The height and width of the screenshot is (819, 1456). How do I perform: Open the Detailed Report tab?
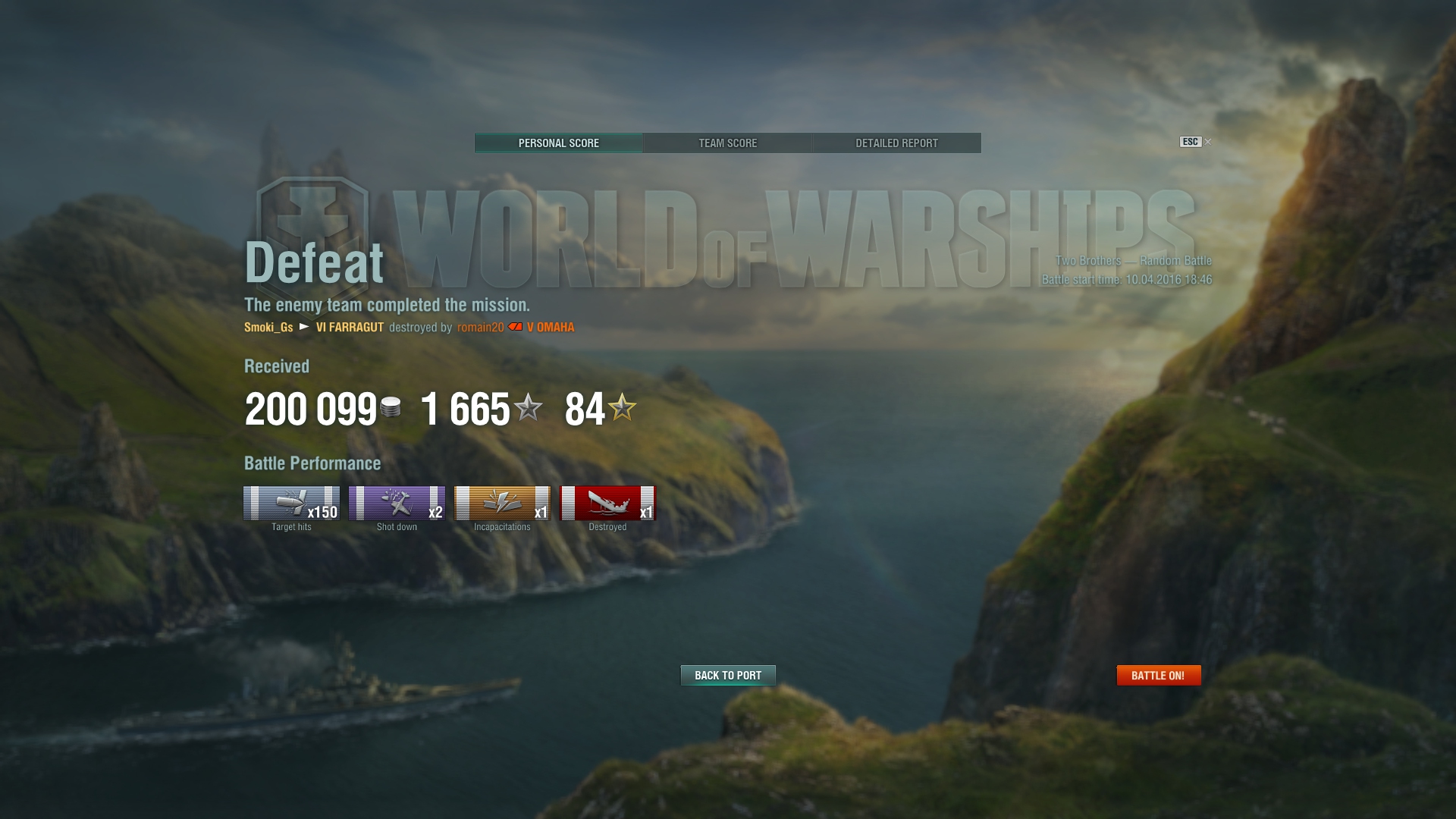click(x=896, y=143)
